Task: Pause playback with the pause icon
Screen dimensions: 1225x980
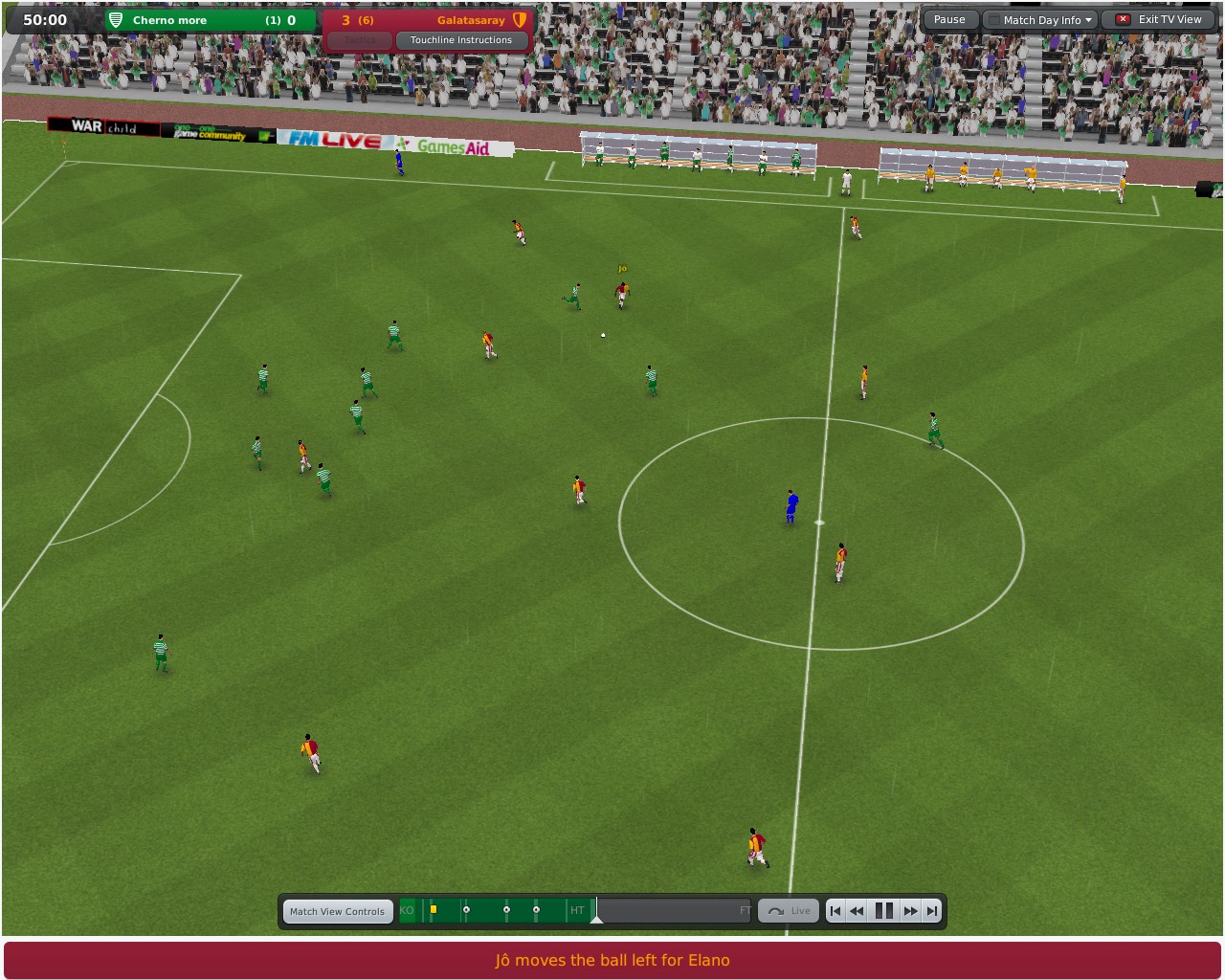Action: [883, 910]
